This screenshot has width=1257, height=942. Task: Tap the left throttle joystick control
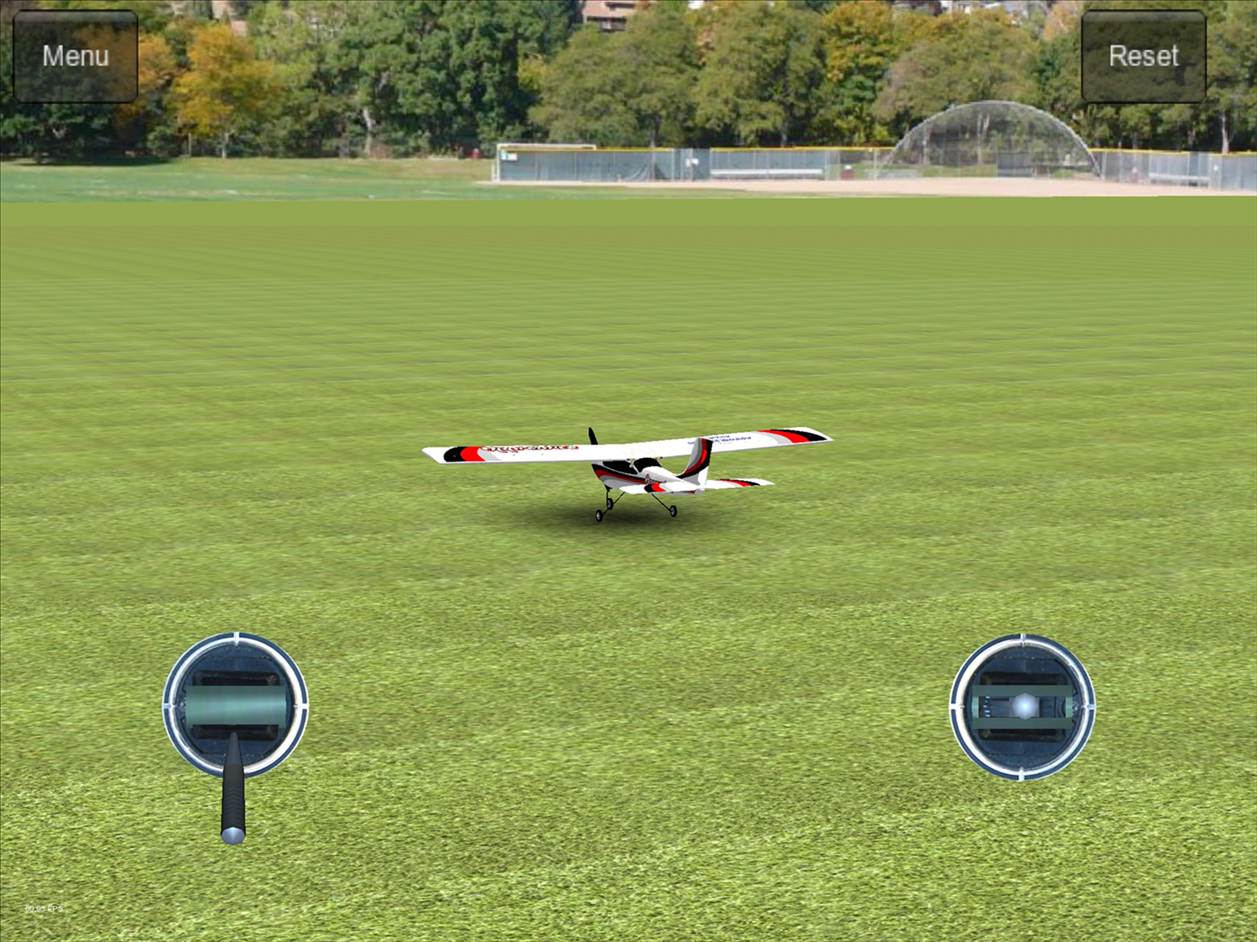click(235, 705)
